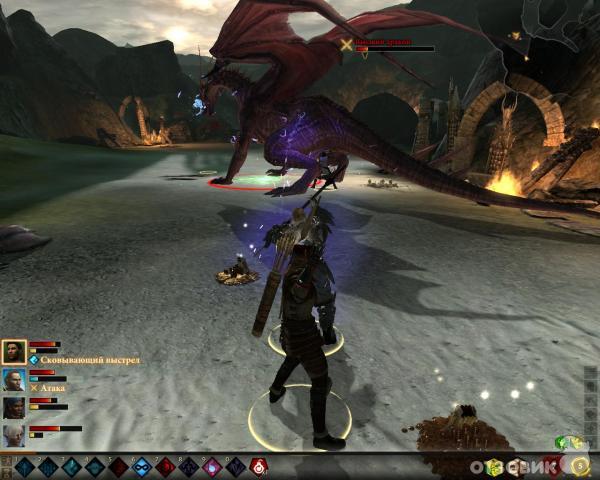The height and width of the screenshot is (480, 600).
Task: Select the second party portrait with Атака order
Action: (14, 379)
